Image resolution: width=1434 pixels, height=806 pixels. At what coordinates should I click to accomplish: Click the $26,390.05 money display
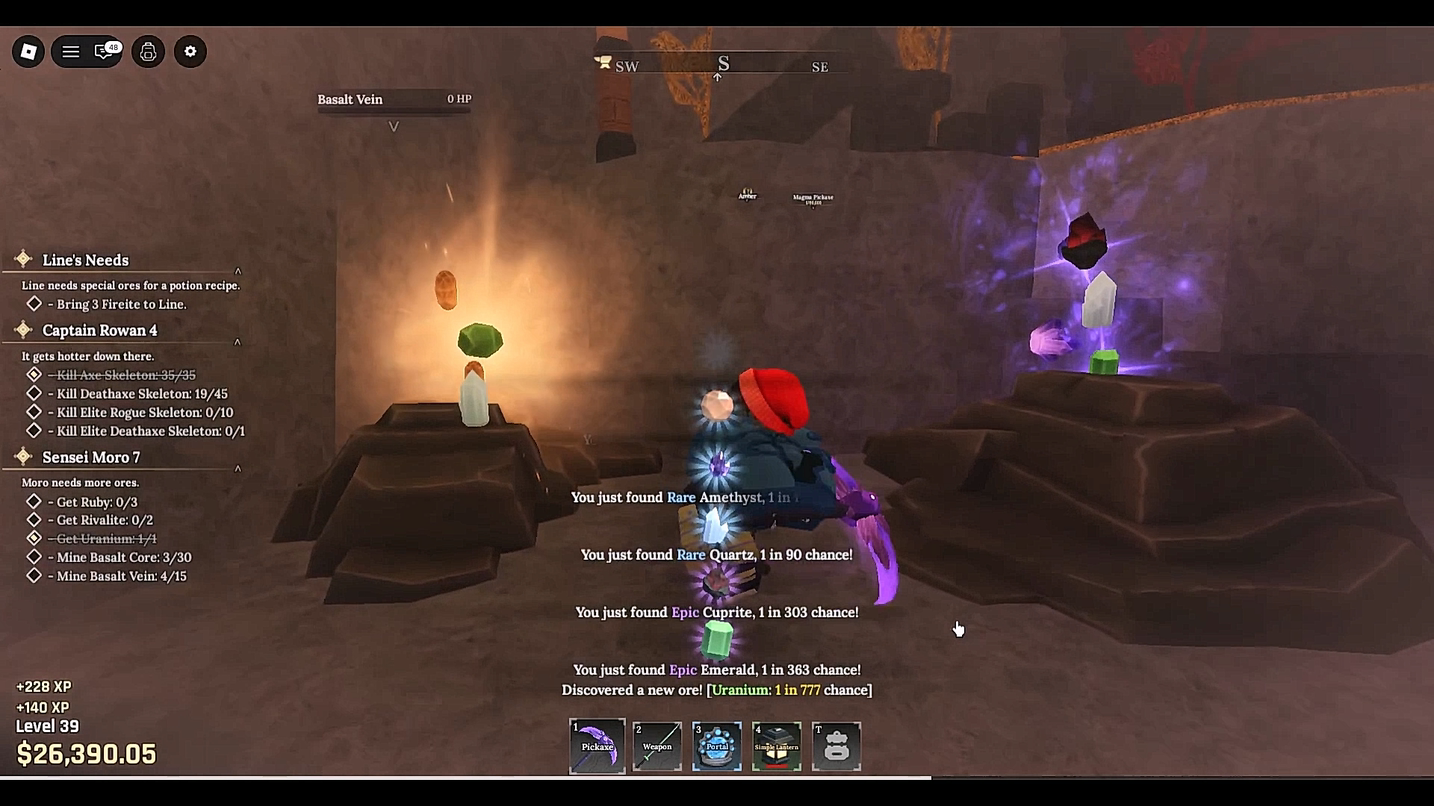tap(84, 754)
